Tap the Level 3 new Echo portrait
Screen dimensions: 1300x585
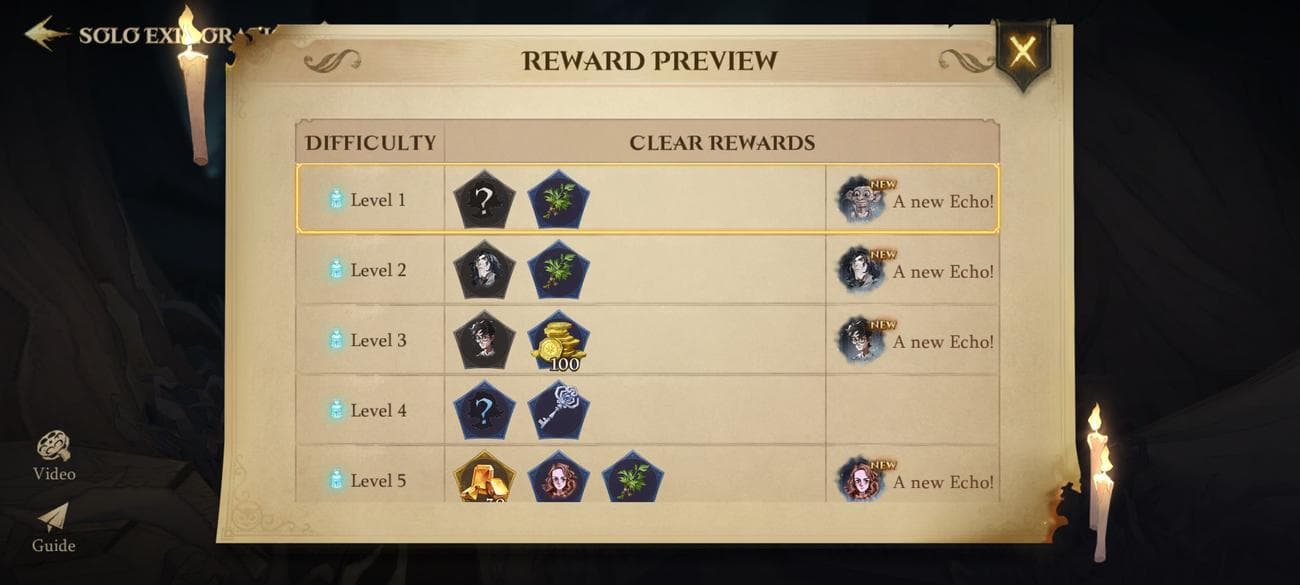(x=860, y=340)
